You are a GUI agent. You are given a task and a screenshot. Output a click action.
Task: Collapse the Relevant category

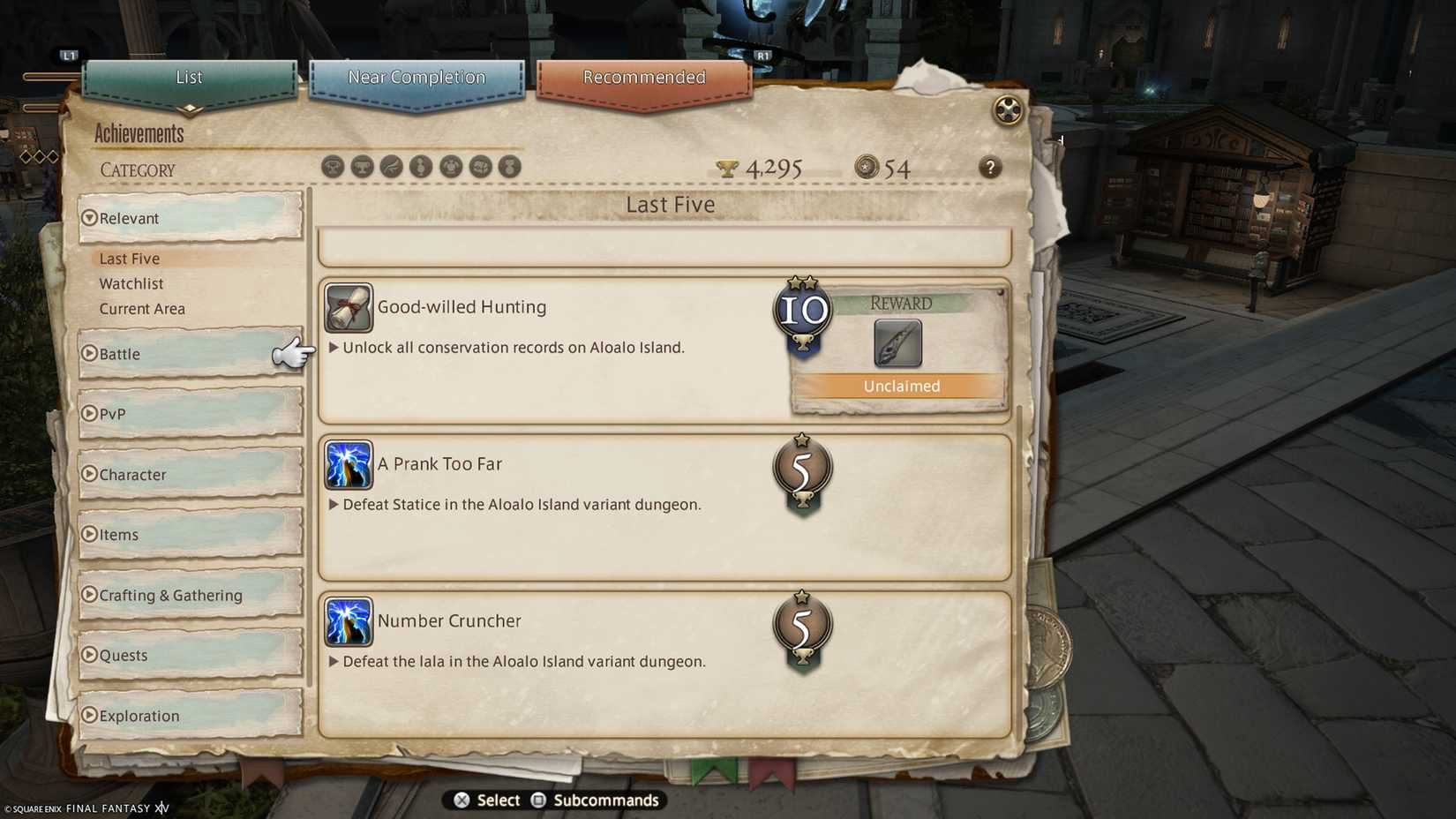129,218
